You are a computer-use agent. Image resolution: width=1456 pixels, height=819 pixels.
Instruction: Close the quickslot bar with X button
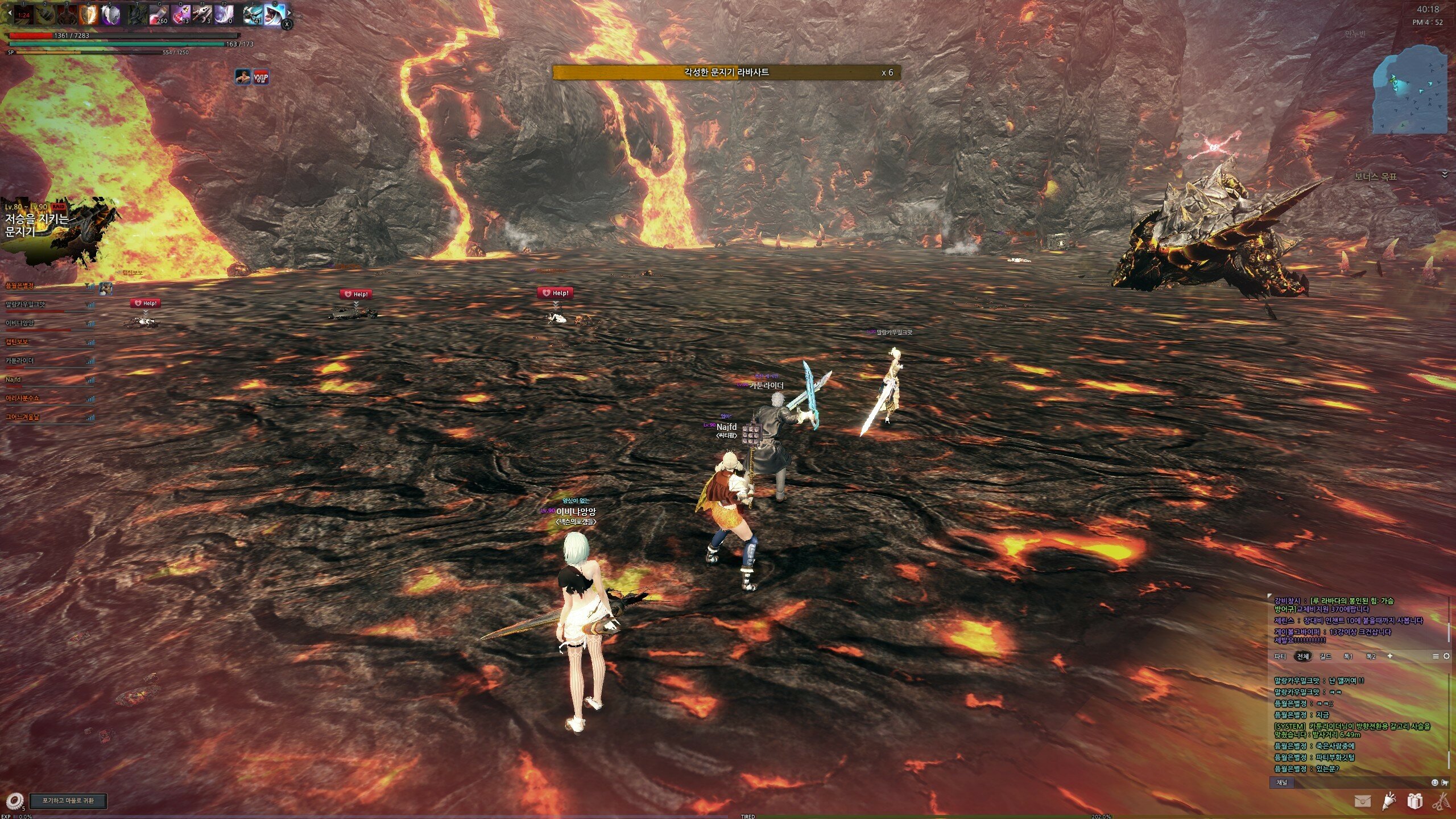click(x=287, y=24)
